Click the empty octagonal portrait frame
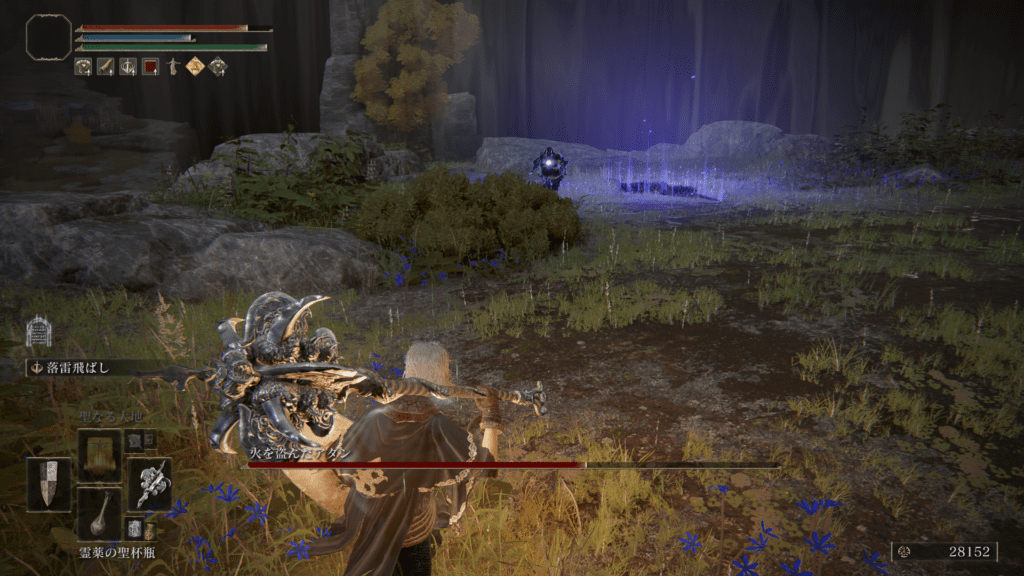1024x576 pixels. (48, 36)
